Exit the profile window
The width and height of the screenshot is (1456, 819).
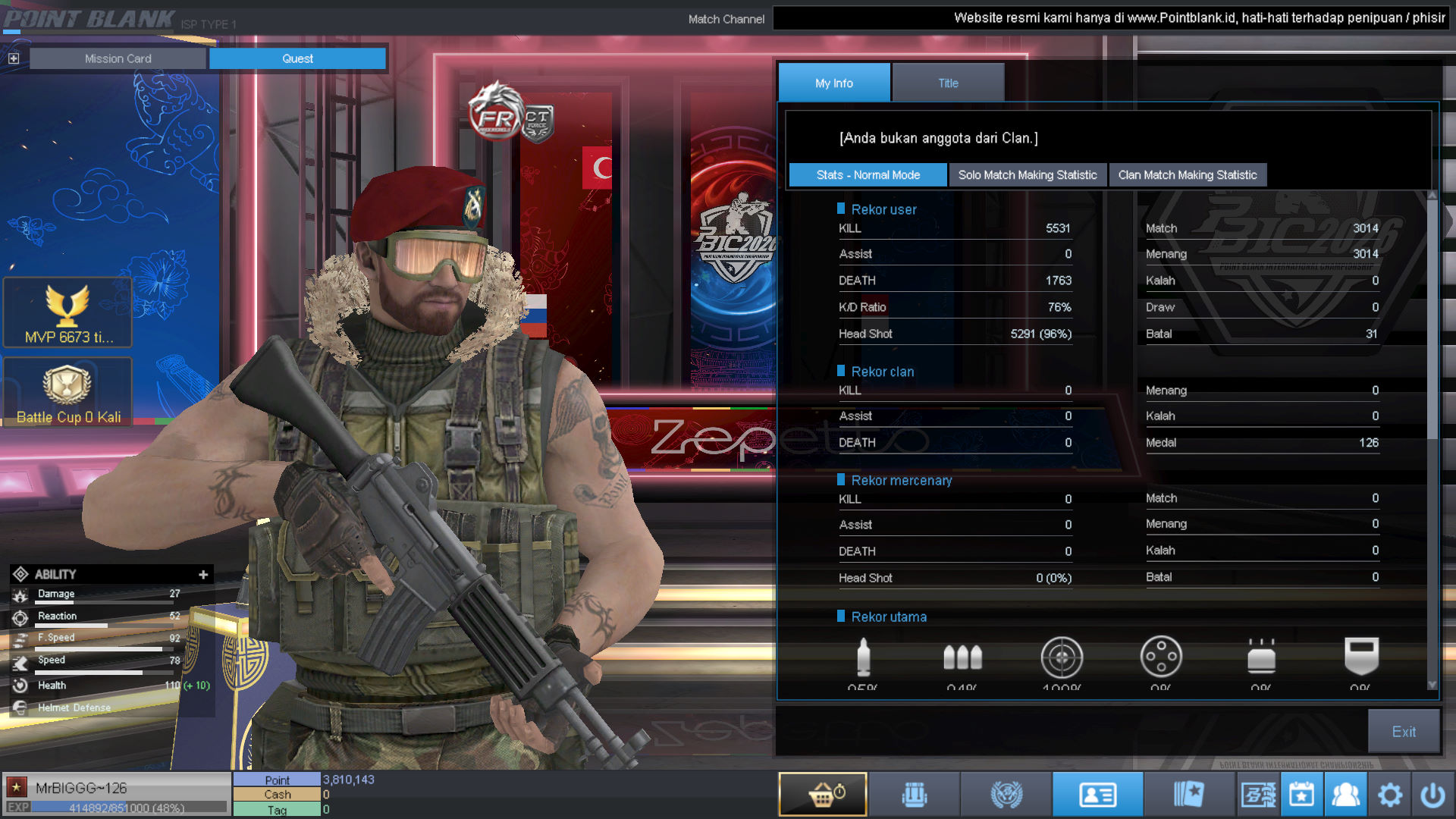1403,731
